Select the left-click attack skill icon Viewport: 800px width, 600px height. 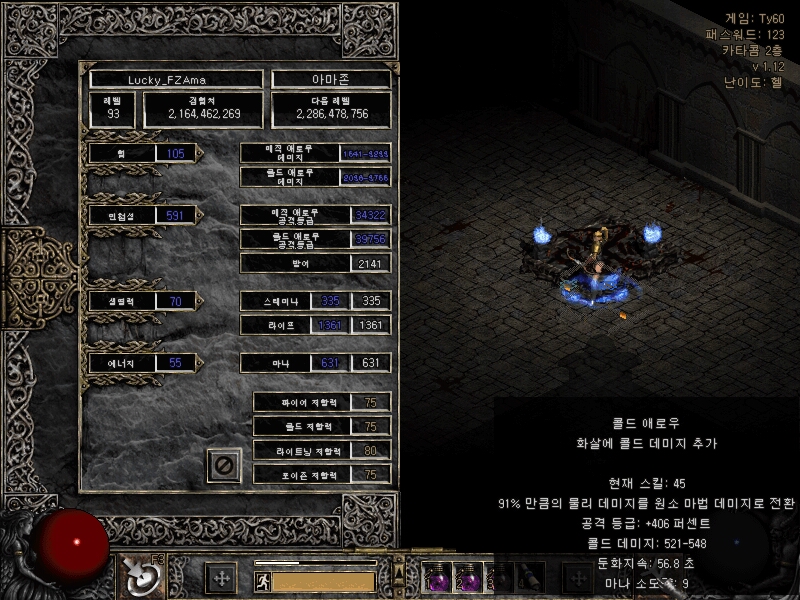tap(136, 575)
